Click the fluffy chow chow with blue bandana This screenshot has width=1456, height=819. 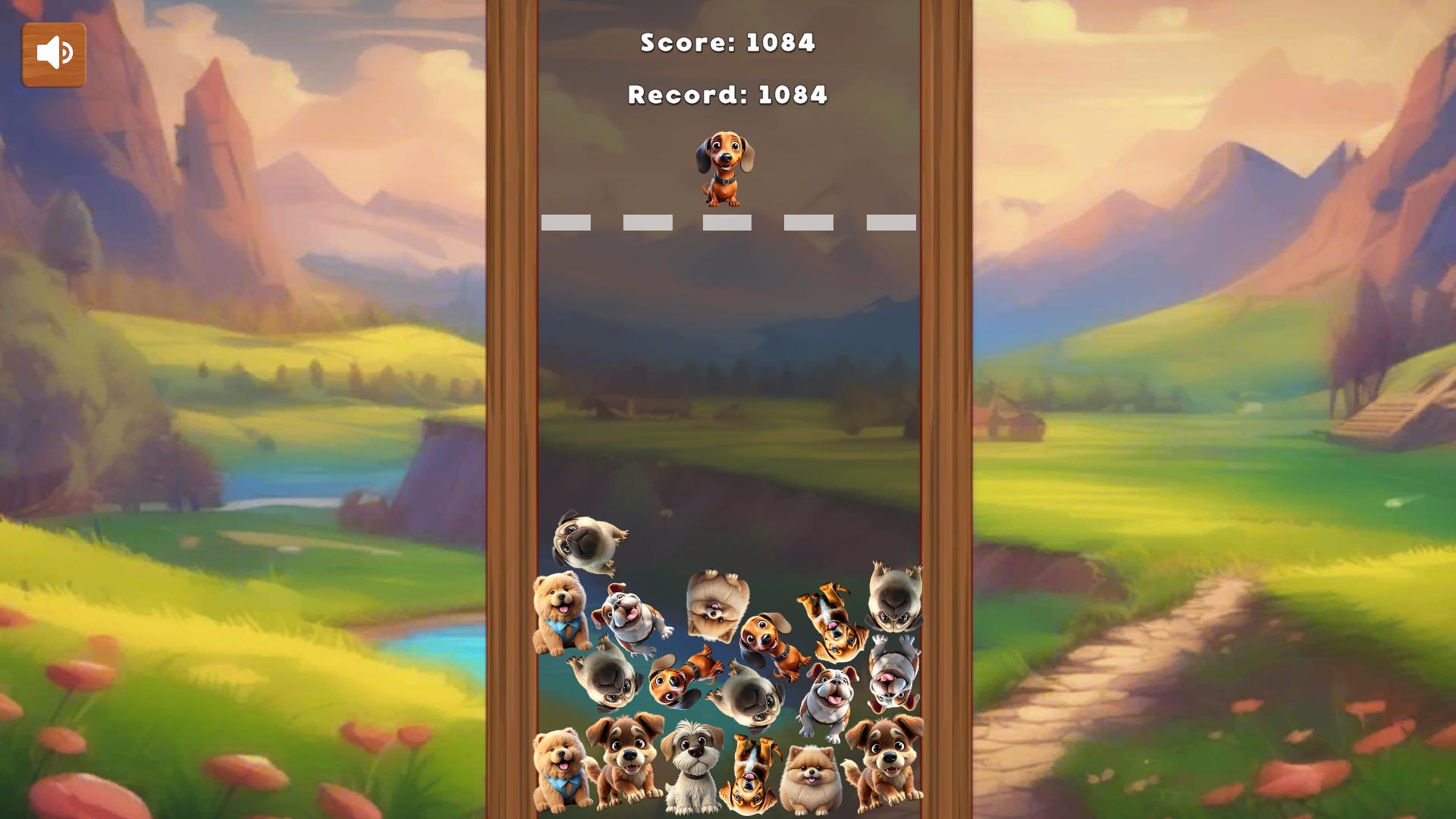(x=558, y=612)
